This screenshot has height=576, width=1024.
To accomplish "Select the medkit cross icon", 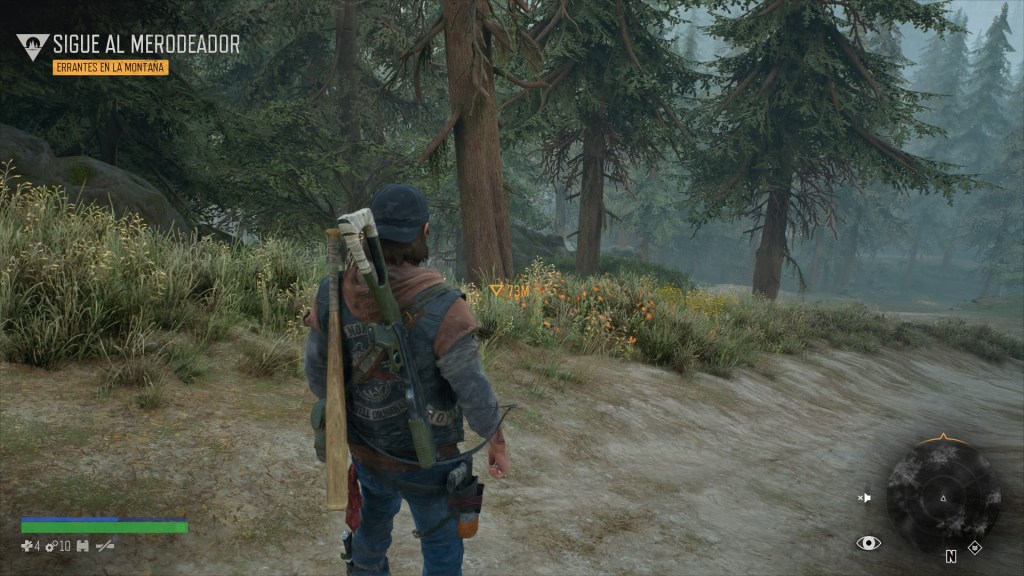I will (x=27, y=546).
